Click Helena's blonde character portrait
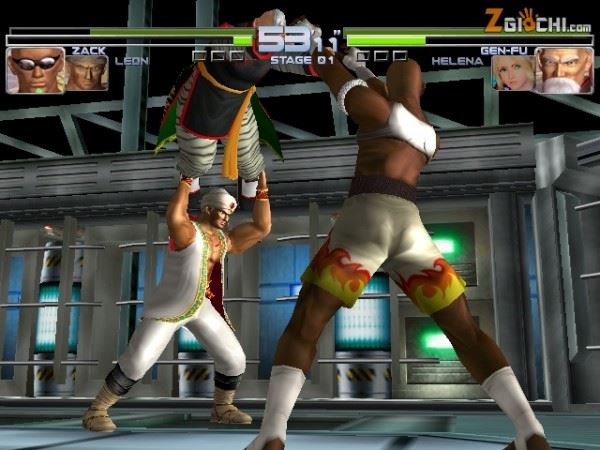 512,72
